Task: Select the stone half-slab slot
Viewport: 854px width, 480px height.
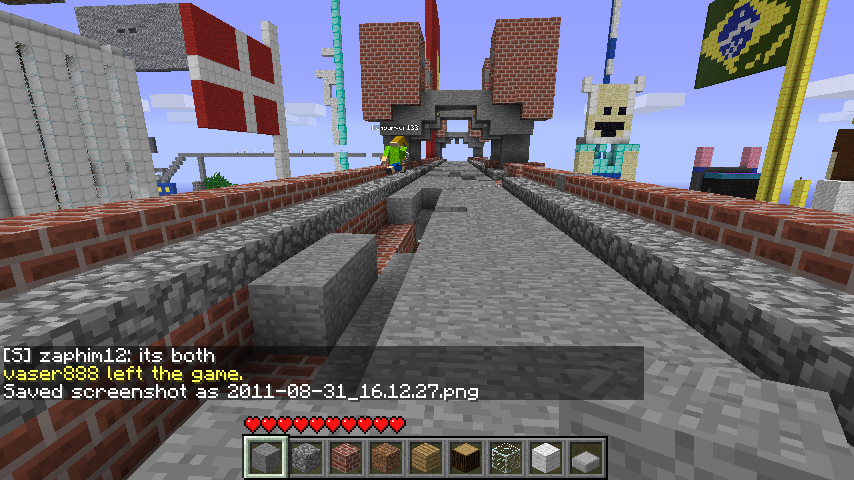Action: pos(585,459)
